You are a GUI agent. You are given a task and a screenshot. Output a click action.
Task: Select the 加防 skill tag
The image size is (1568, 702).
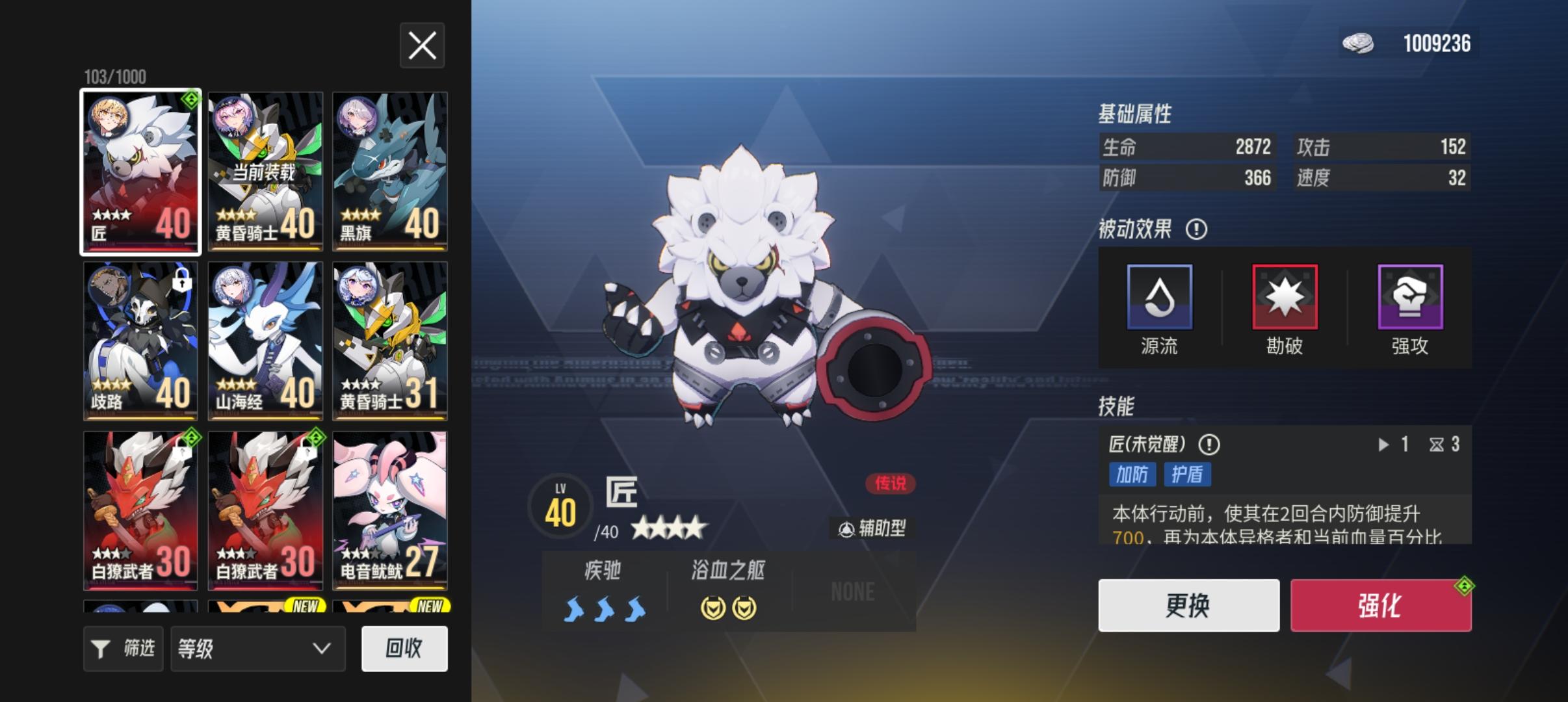point(1132,475)
